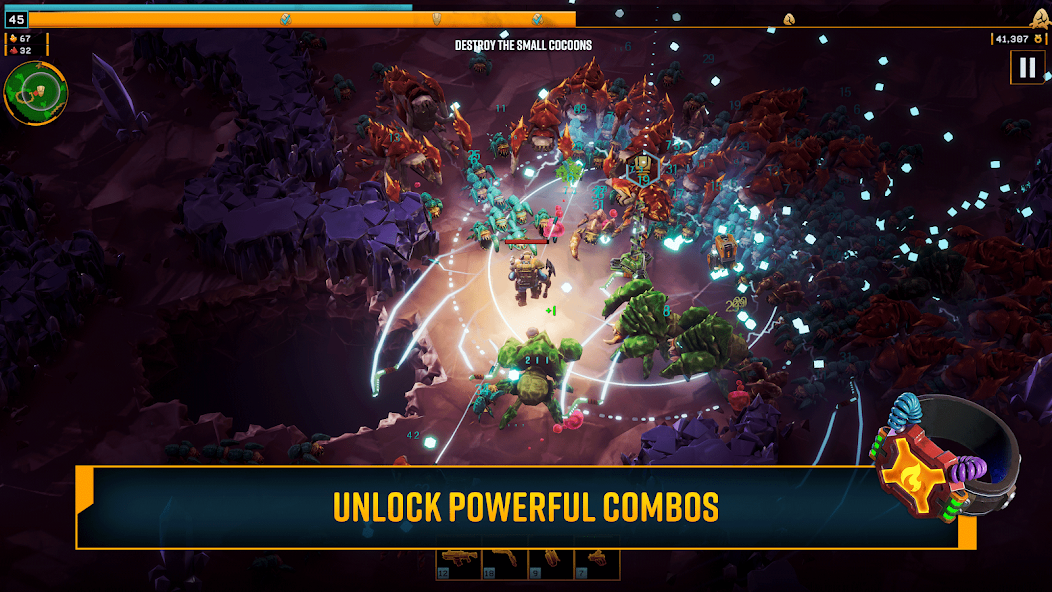The image size is (1052, 592).
Task: Pause the game
Action: [x=1026, y=68]
